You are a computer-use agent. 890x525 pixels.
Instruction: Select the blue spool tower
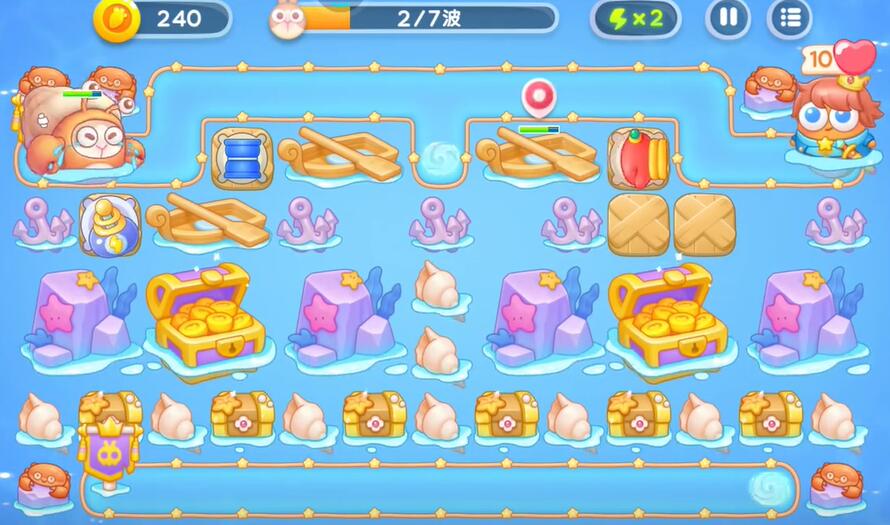click(x=242, y=158)
